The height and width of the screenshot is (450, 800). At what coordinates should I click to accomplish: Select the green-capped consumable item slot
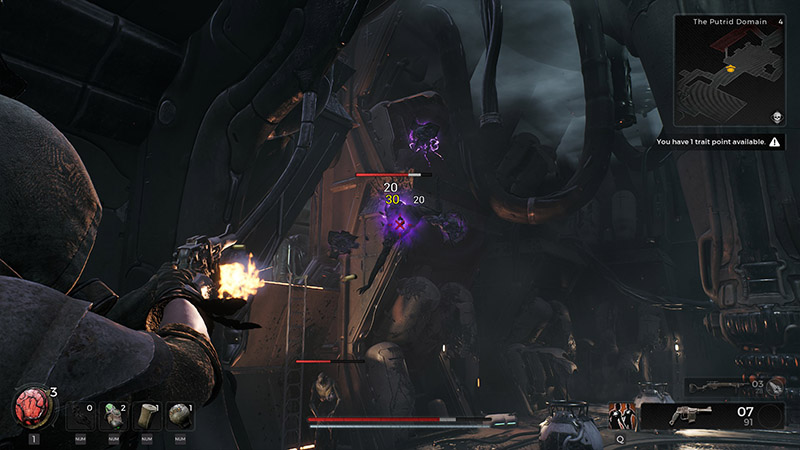click(x=114, y=415)
